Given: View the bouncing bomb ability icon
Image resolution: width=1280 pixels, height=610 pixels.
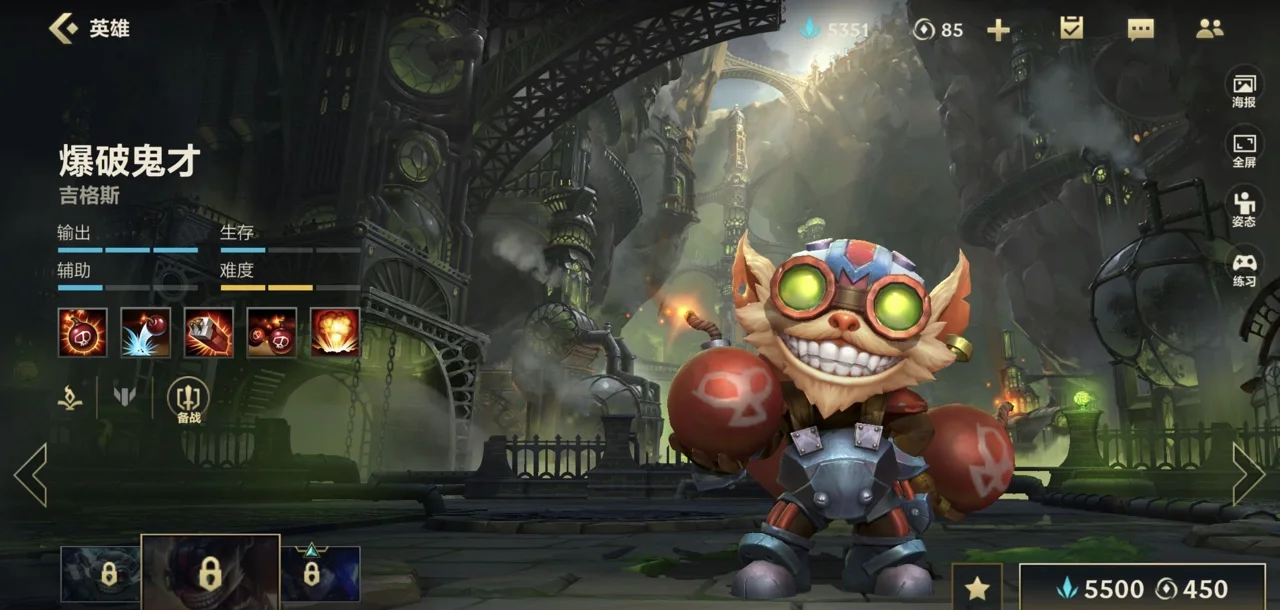Looking at the screenshot, I should tap(146, 332).
